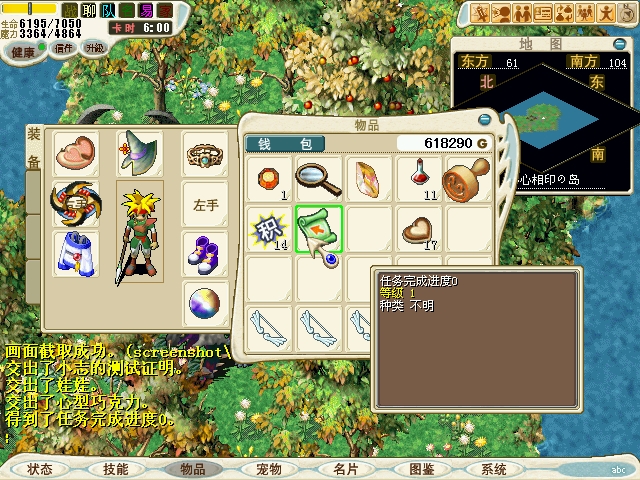Click the equipped green witch hat
This screenshot has width=640, height=480.
[139, 153]
